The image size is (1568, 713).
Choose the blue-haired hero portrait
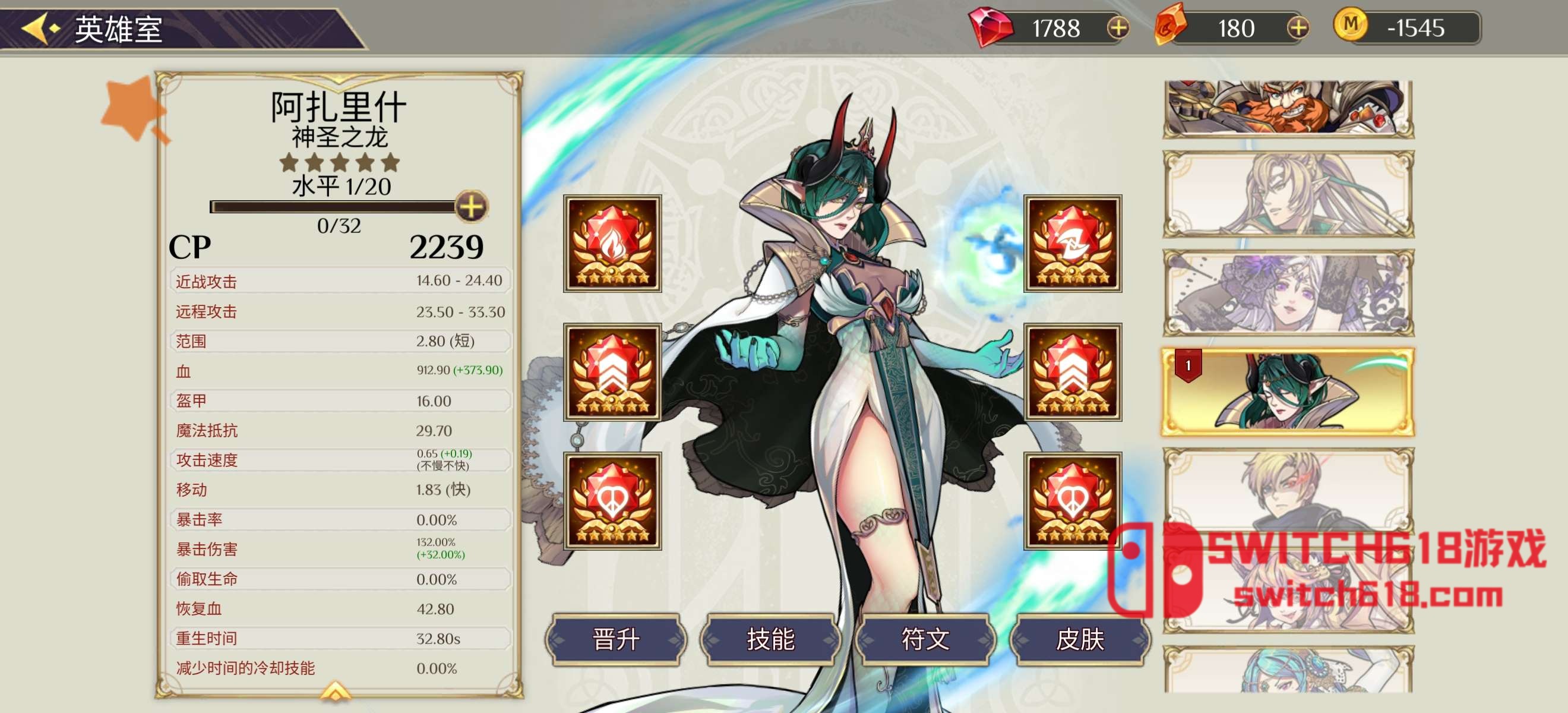pos(1288,670)
